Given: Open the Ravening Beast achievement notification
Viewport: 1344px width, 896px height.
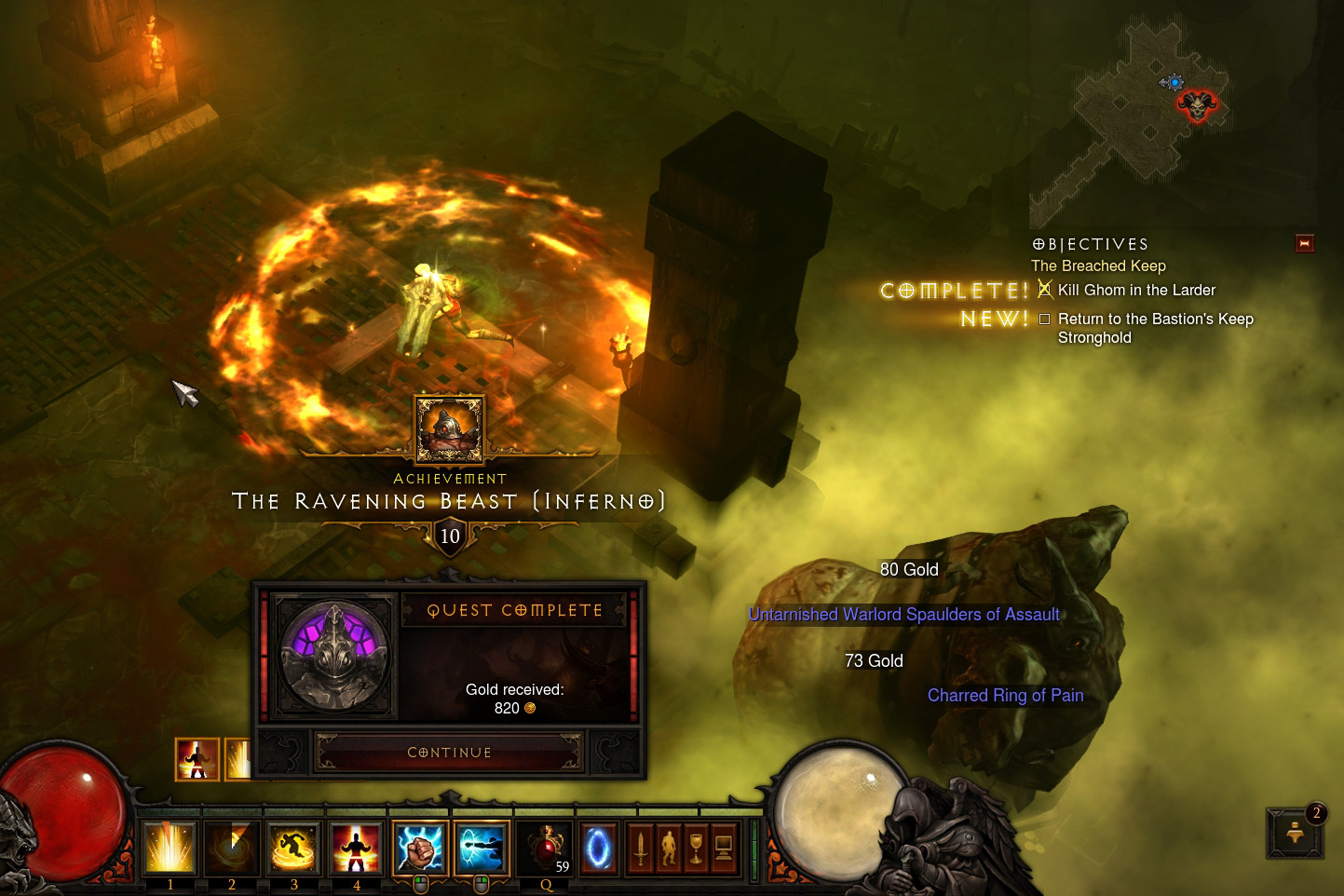Looking at the screenshot, I should pos(449,429).
